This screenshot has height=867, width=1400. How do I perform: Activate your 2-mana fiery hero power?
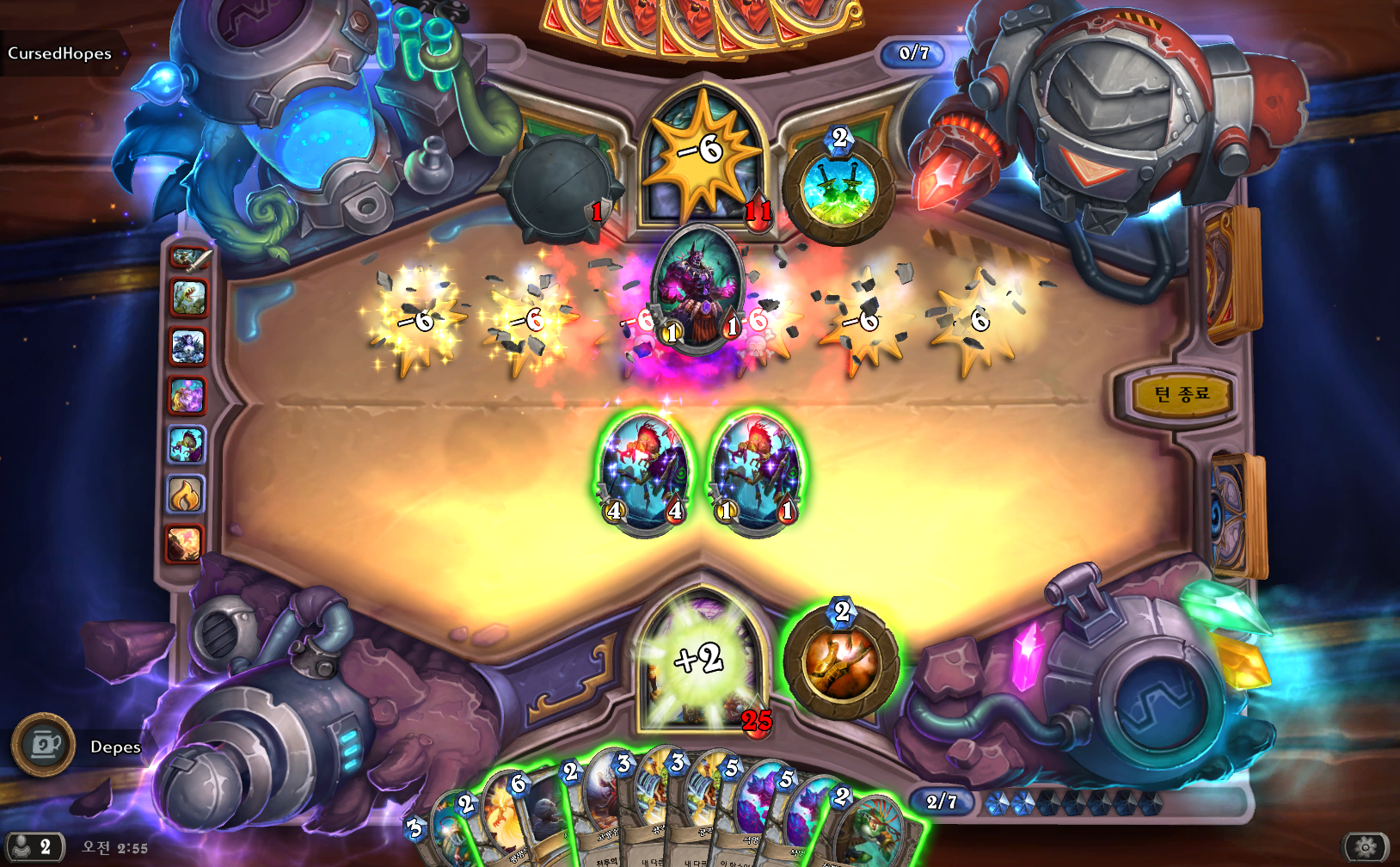tap(841, 661)
